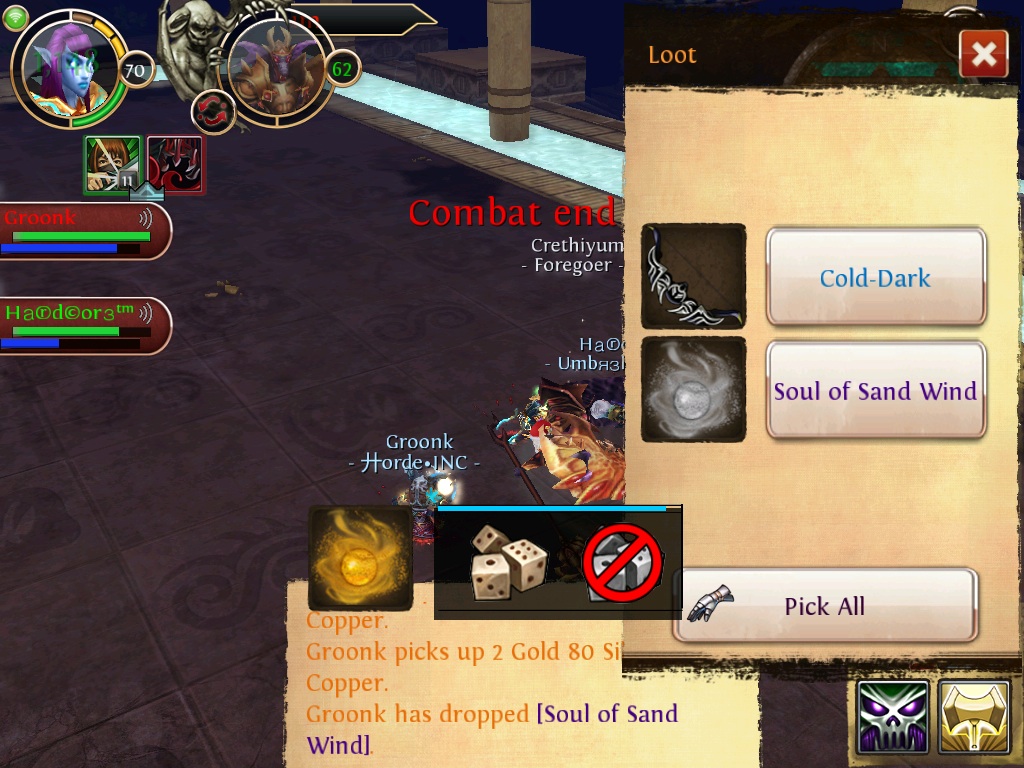Close the Loot window

pyautogui.click(x=983, y=54)
